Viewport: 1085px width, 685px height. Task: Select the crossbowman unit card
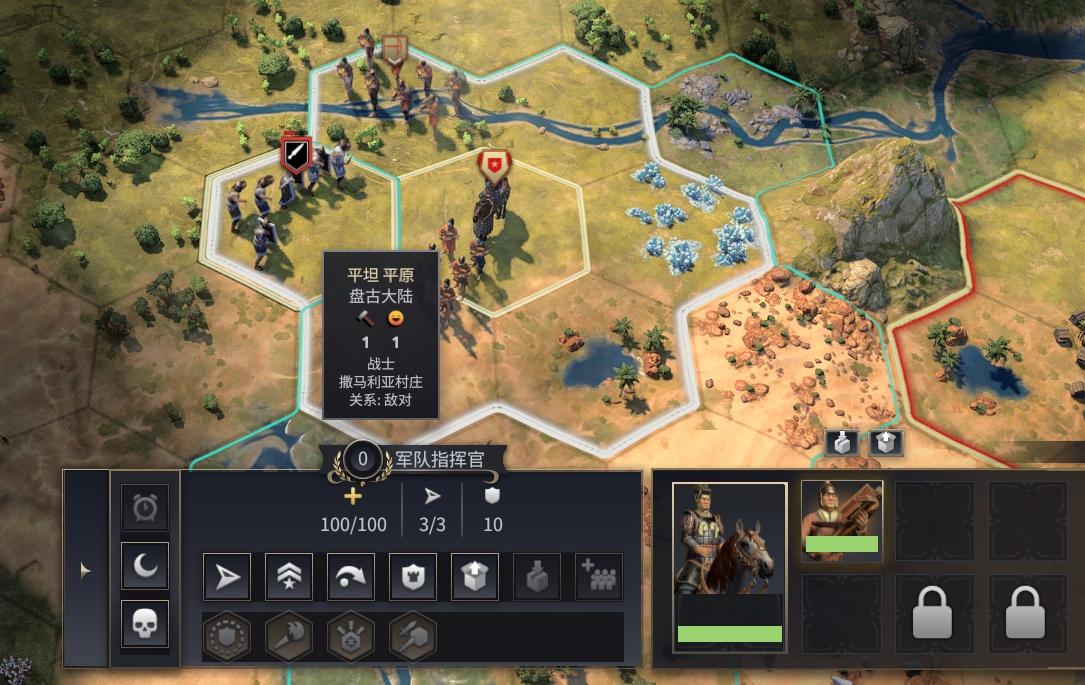tap(842, 520)
